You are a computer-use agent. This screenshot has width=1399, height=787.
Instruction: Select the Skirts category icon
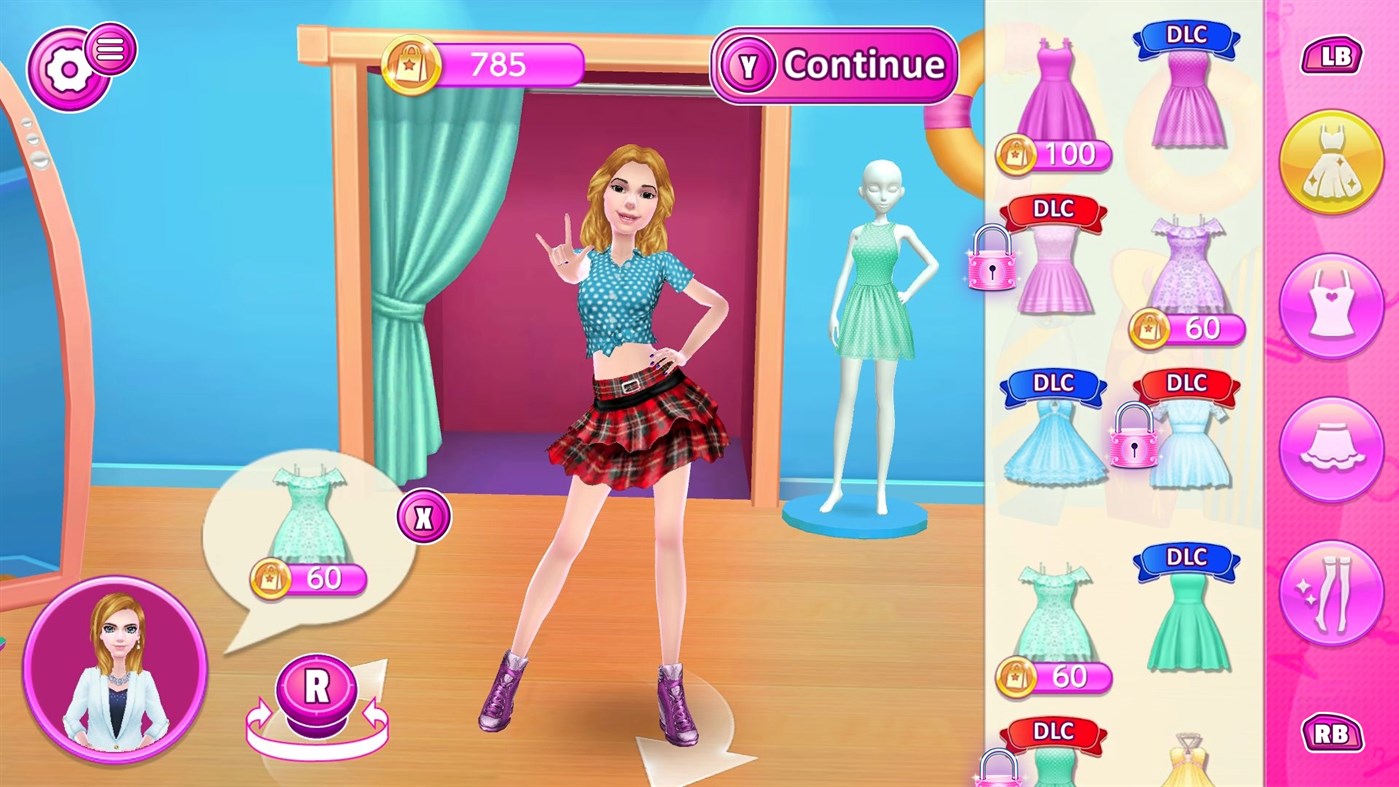click(x=1333, y=448)
